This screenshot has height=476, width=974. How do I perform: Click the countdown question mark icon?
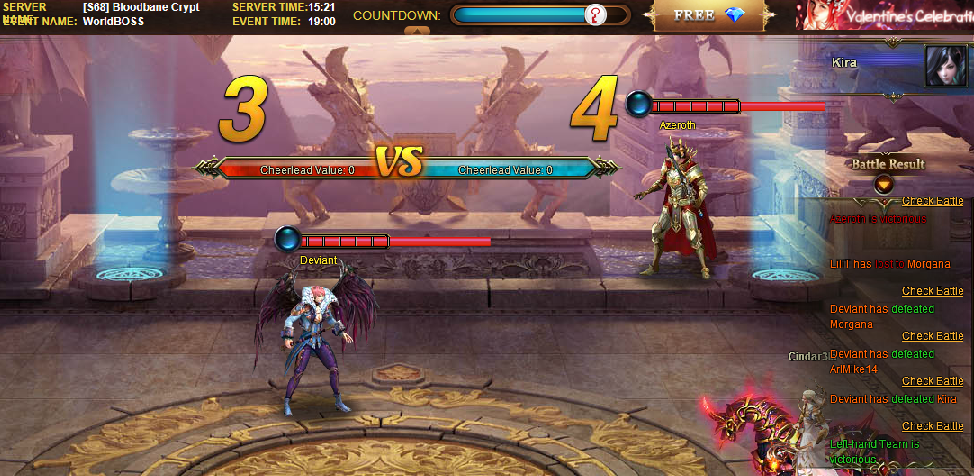(x=595, y=15)
